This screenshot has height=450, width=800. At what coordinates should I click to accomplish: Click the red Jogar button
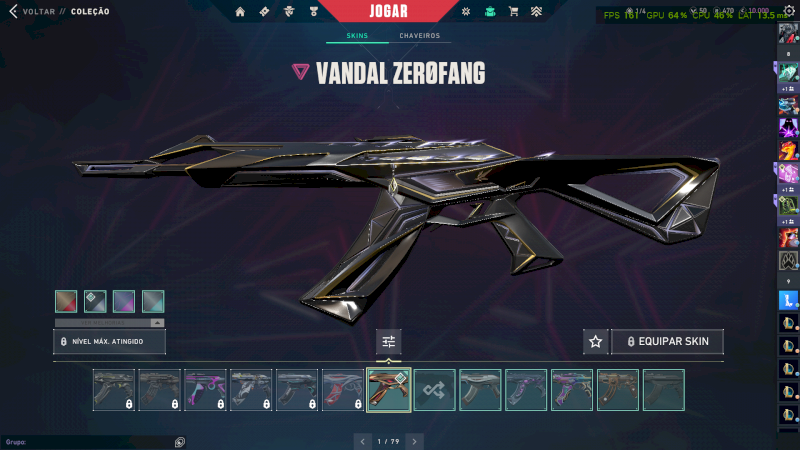[402, 11]
